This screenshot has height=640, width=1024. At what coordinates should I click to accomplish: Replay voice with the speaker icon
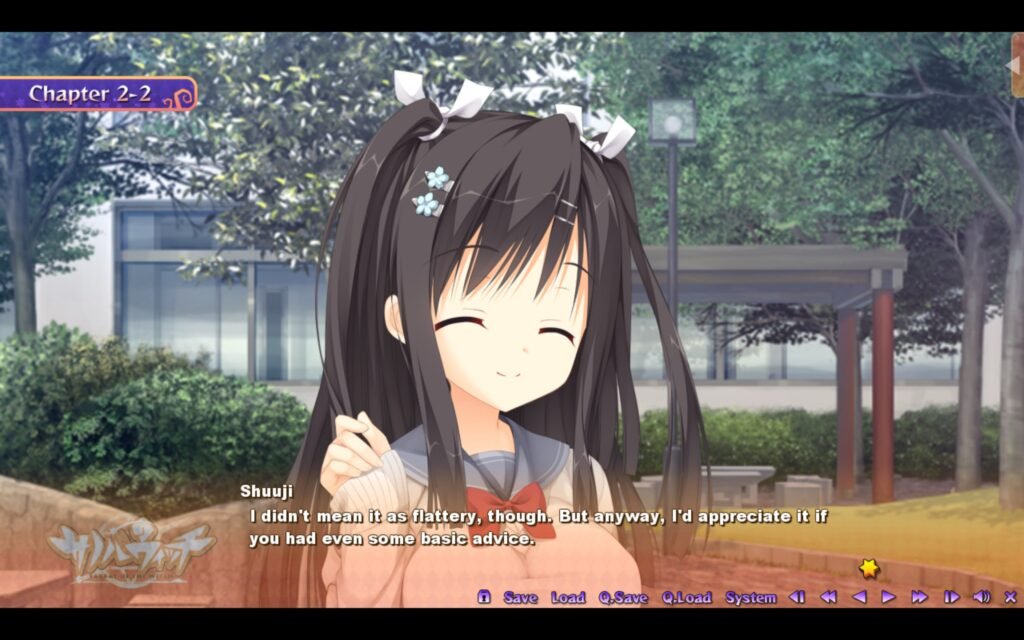point(981,597)
